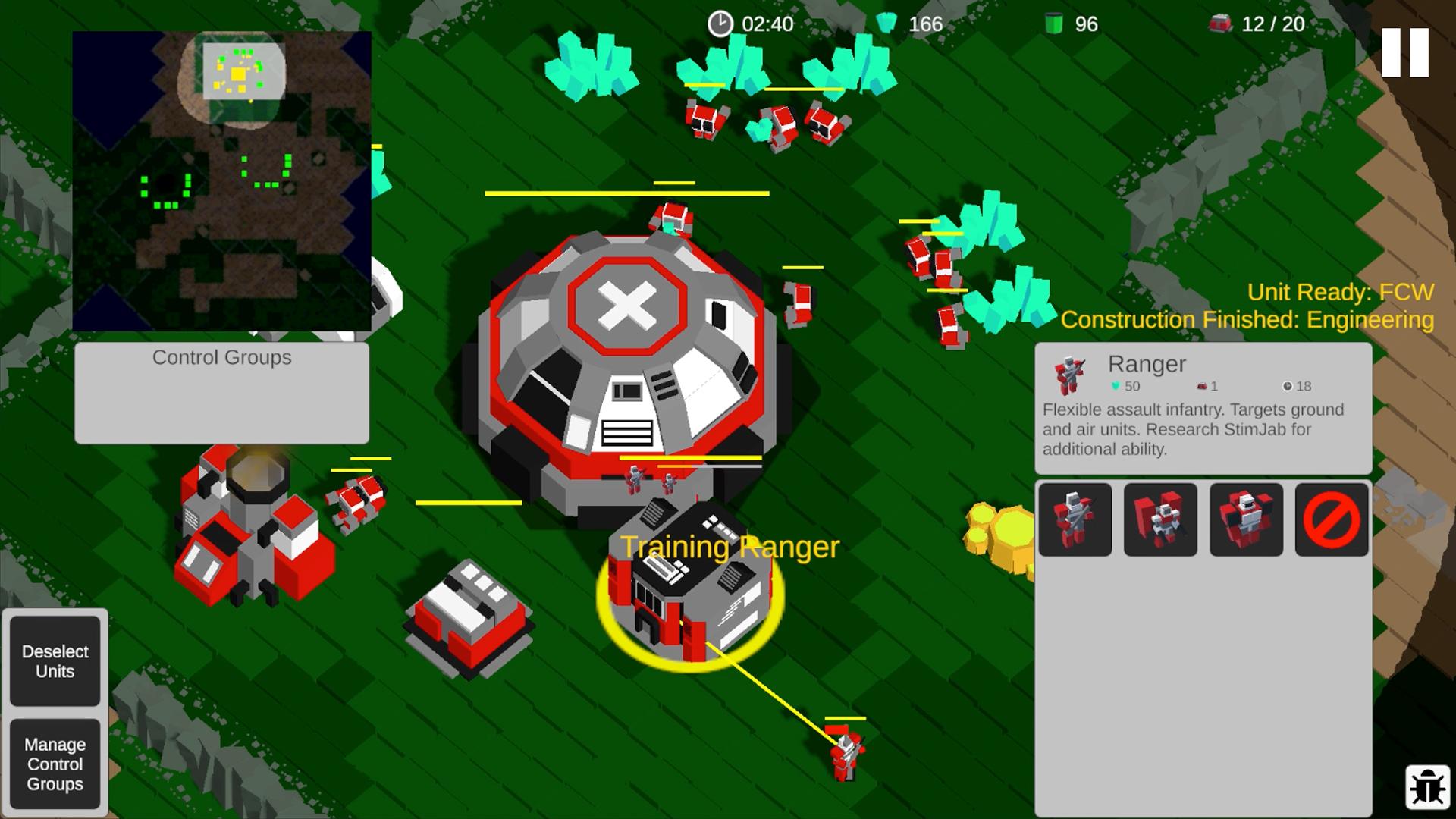Open the bug report icon
1456x819 pixels.
pyautogui.click(x=1427, y=786)
